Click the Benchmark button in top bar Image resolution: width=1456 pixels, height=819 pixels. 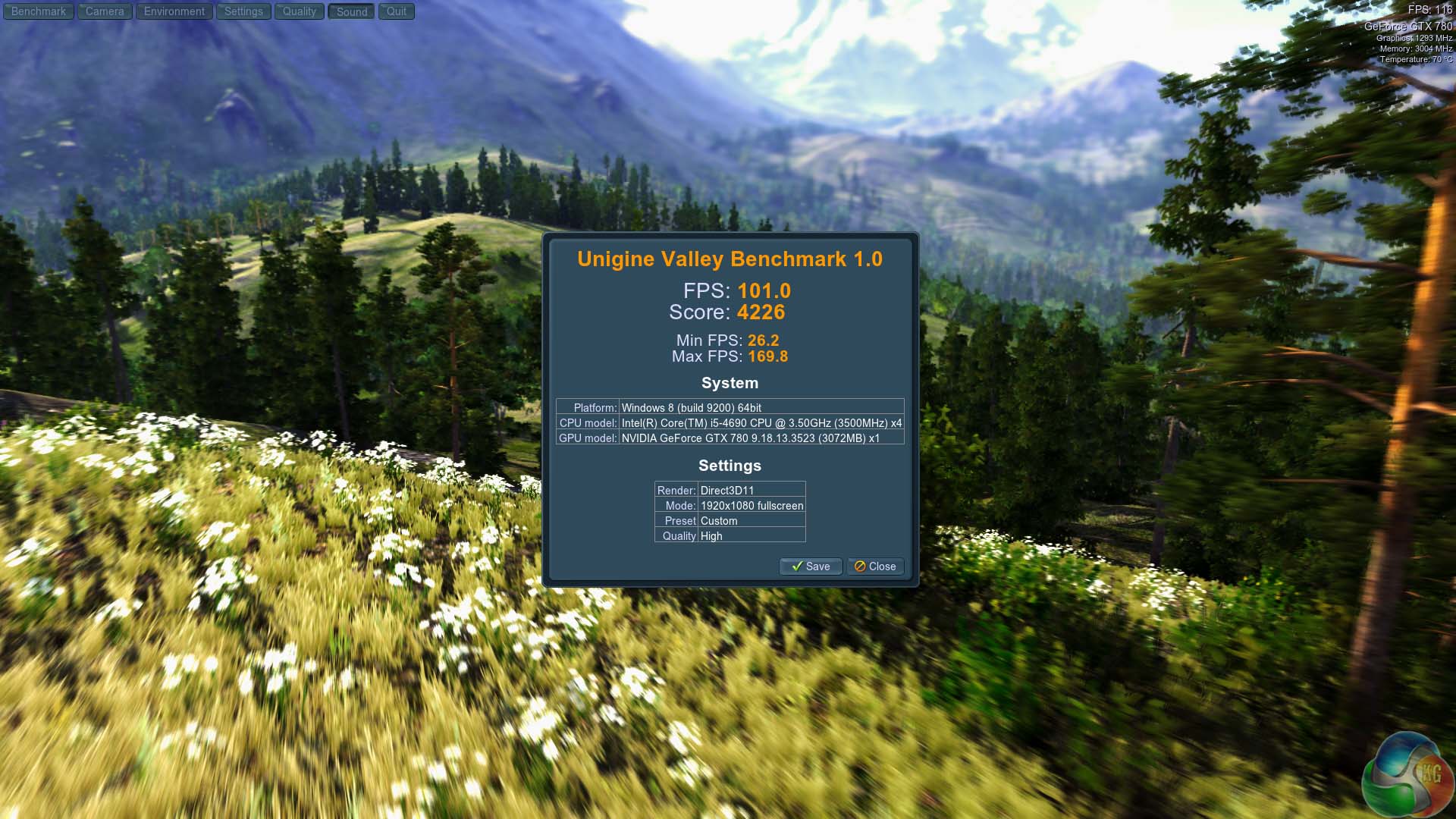39,11
